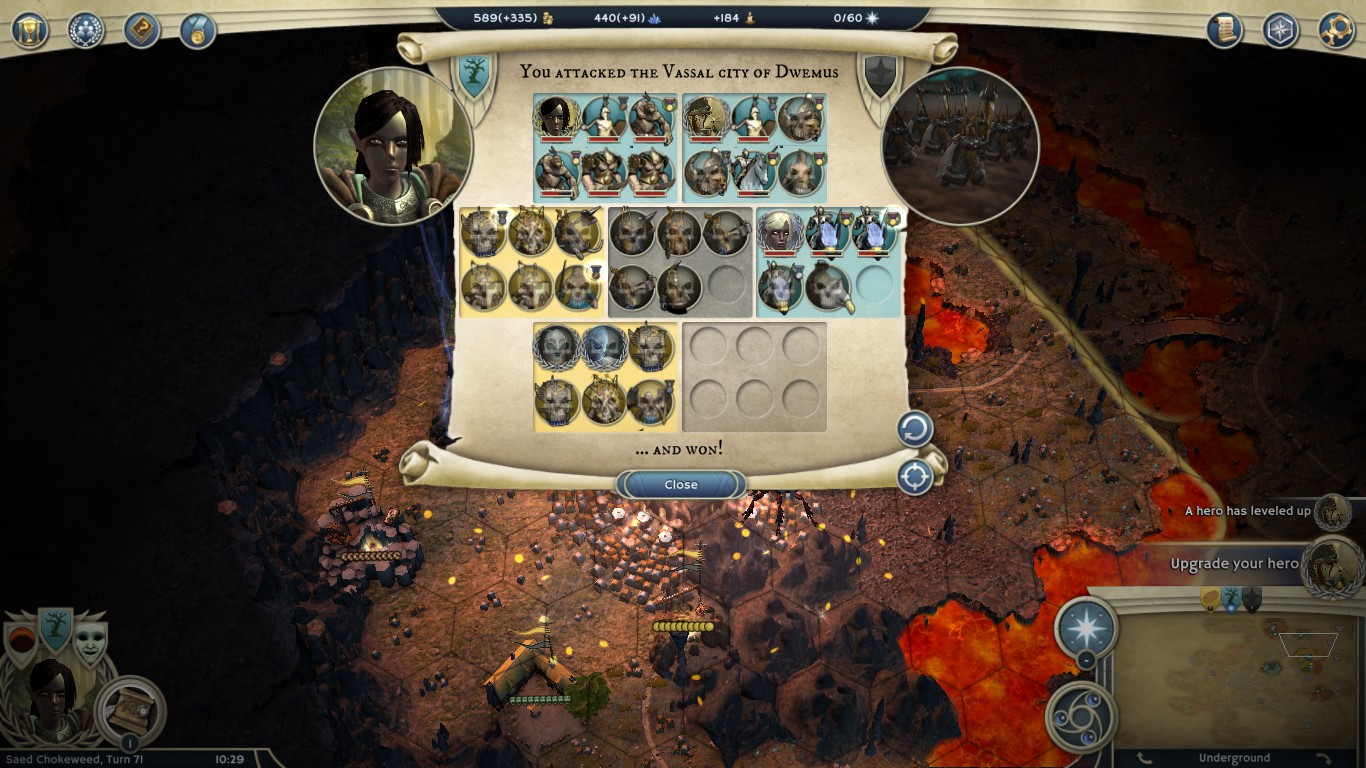Screen dimensions: 1366x768
Task: Close the battle result scroll
Action: click(x=681, y=485)
